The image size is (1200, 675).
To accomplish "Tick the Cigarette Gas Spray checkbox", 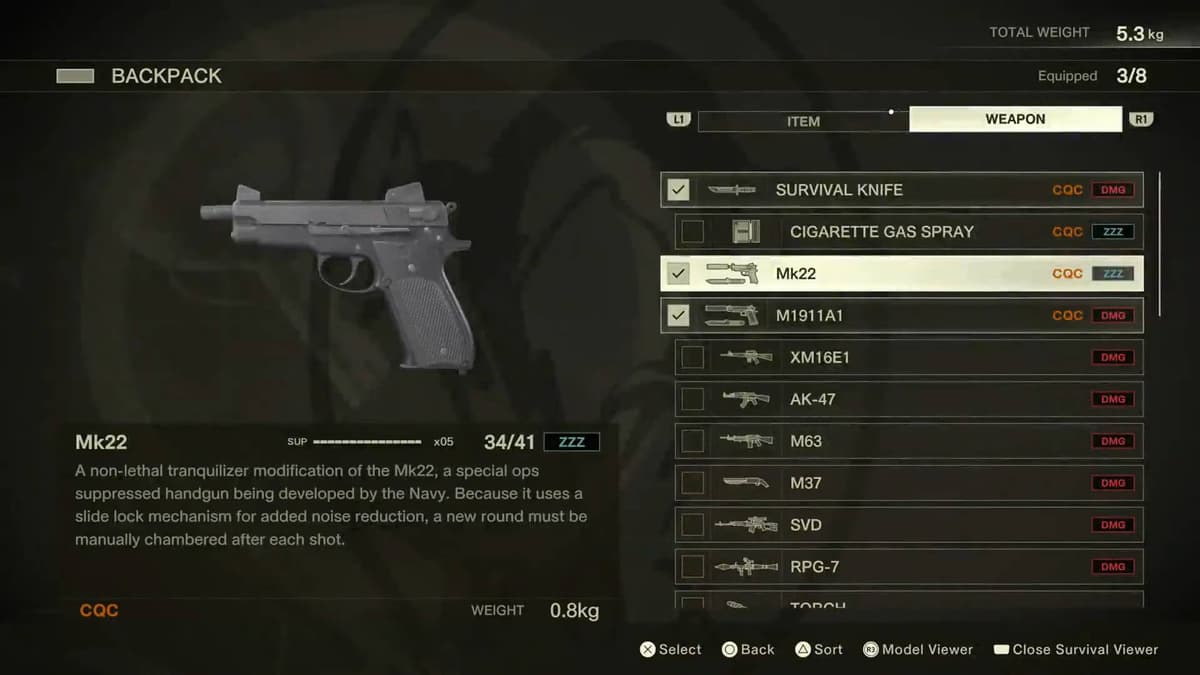I will [x=692, y=232].
